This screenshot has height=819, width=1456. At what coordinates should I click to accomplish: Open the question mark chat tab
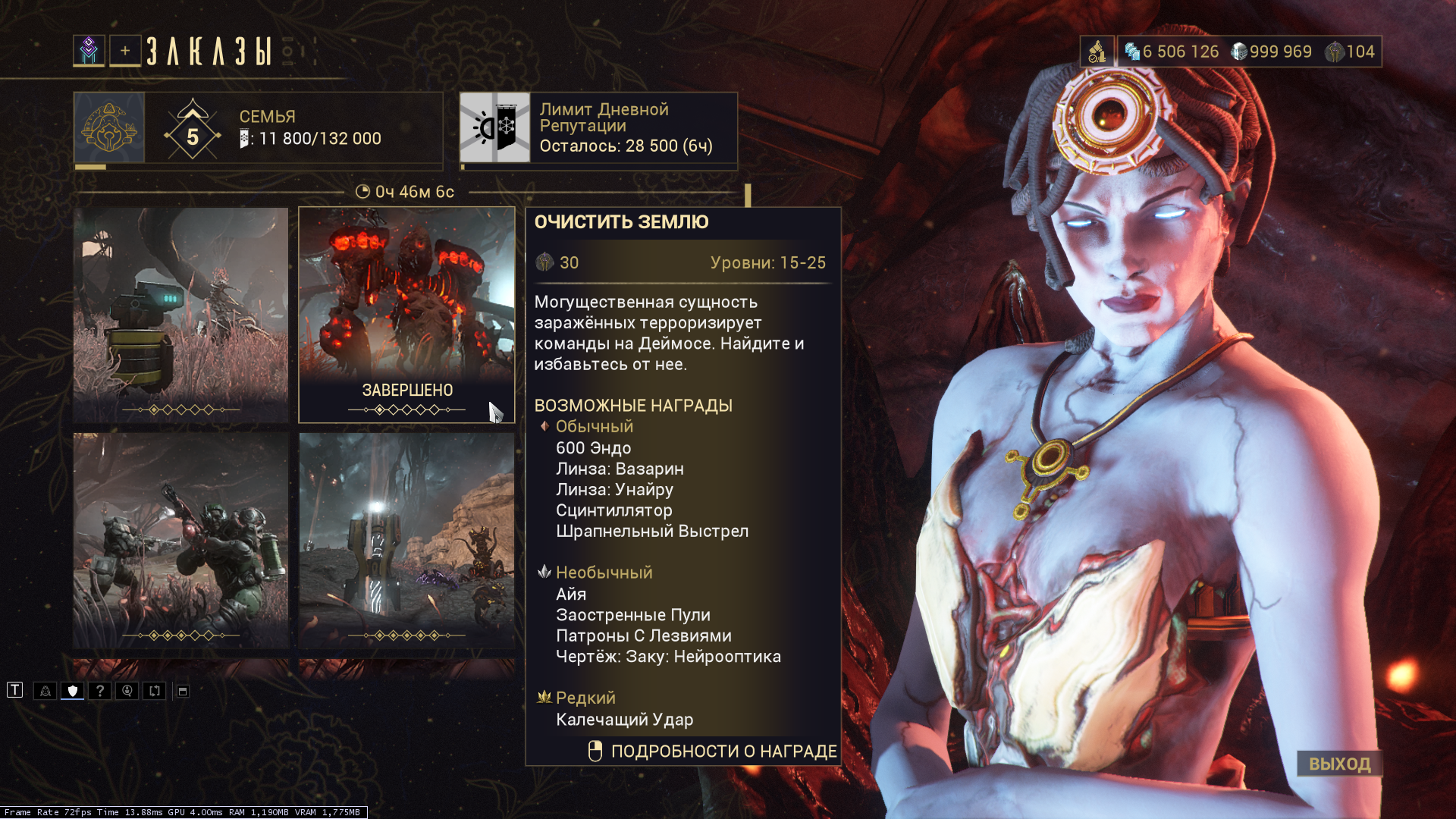(100, 691)
